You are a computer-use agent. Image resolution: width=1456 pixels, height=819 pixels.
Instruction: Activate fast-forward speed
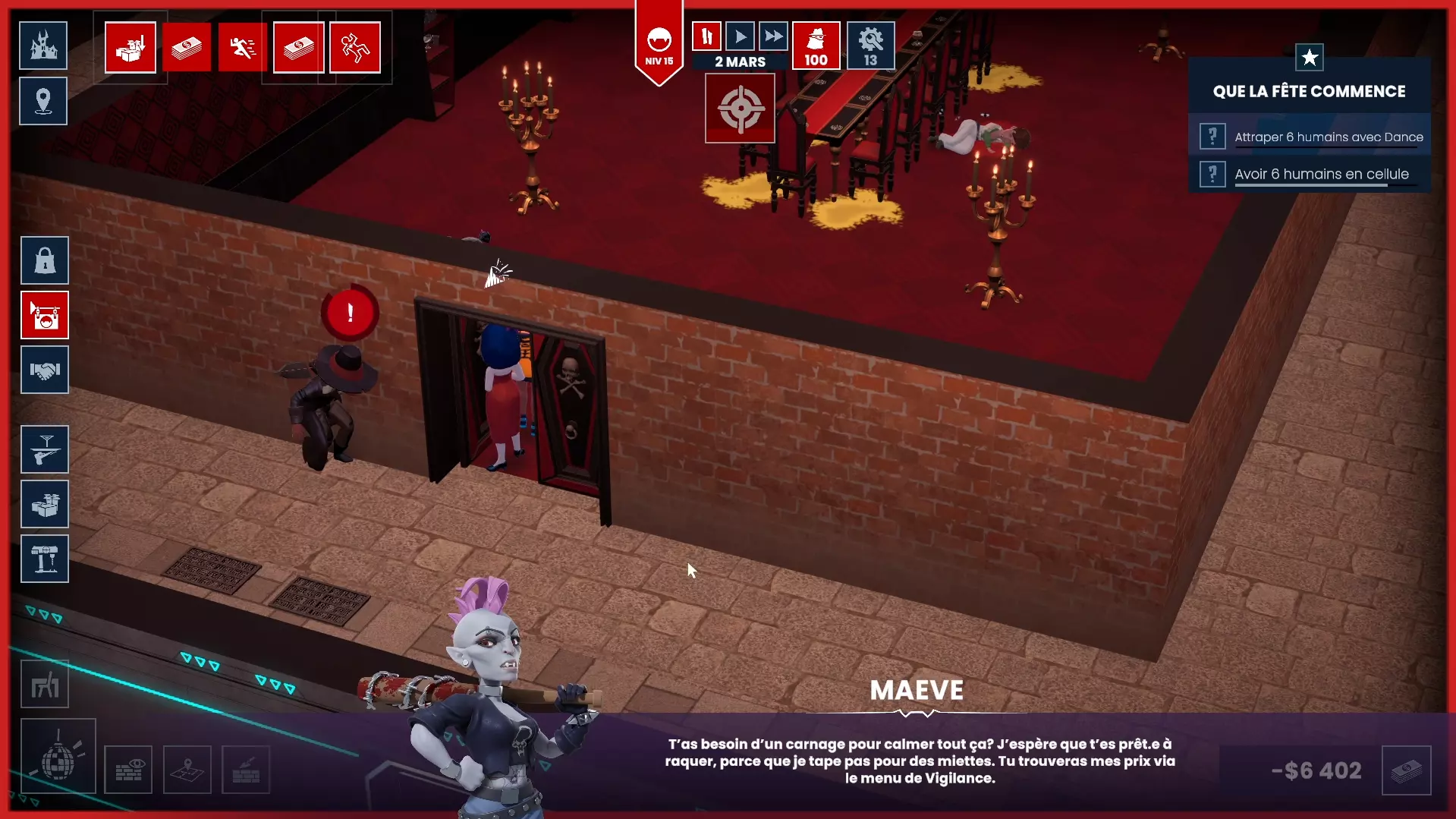point(773,36)
